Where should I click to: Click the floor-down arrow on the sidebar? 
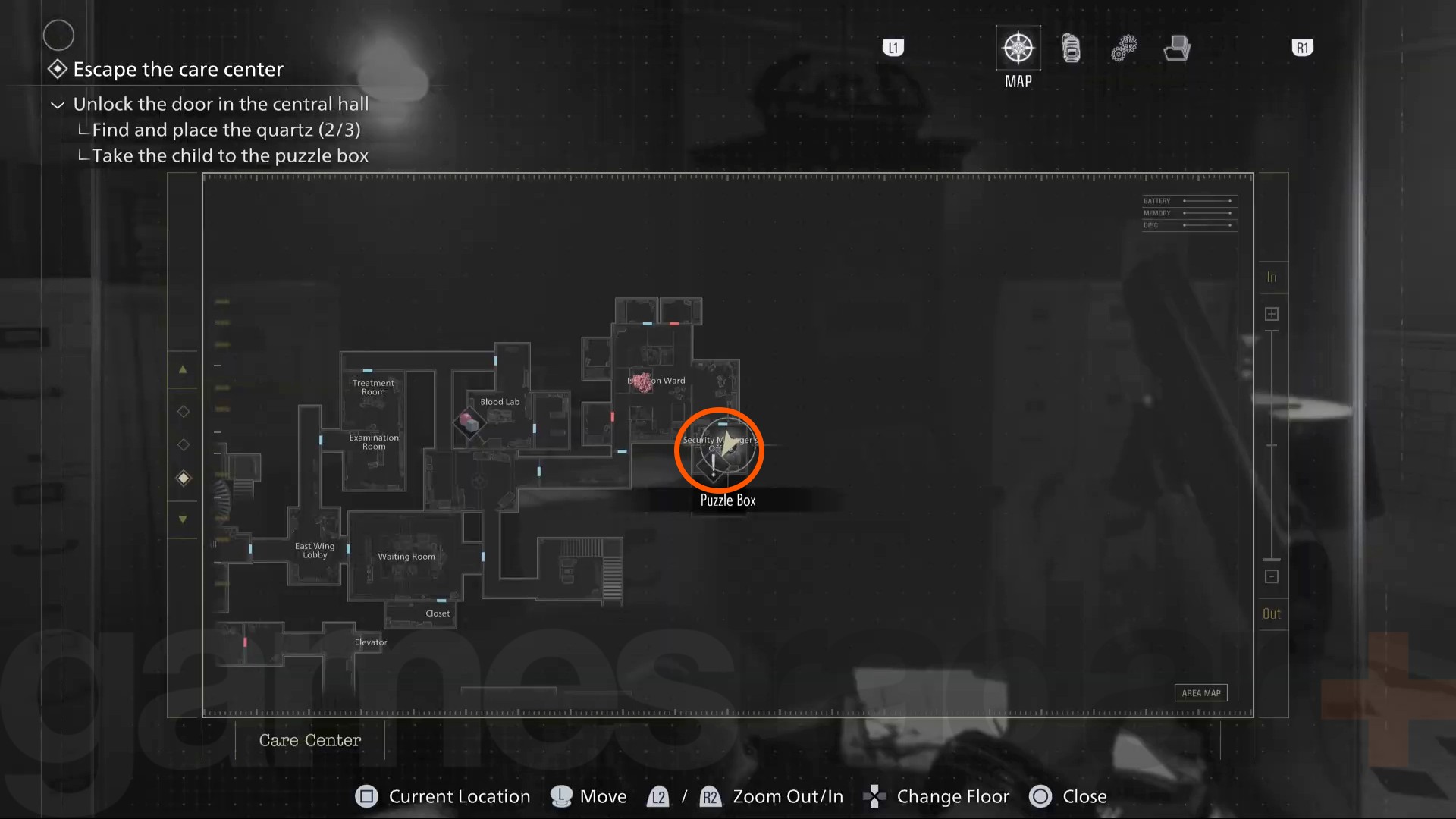(x=183, y=519)
